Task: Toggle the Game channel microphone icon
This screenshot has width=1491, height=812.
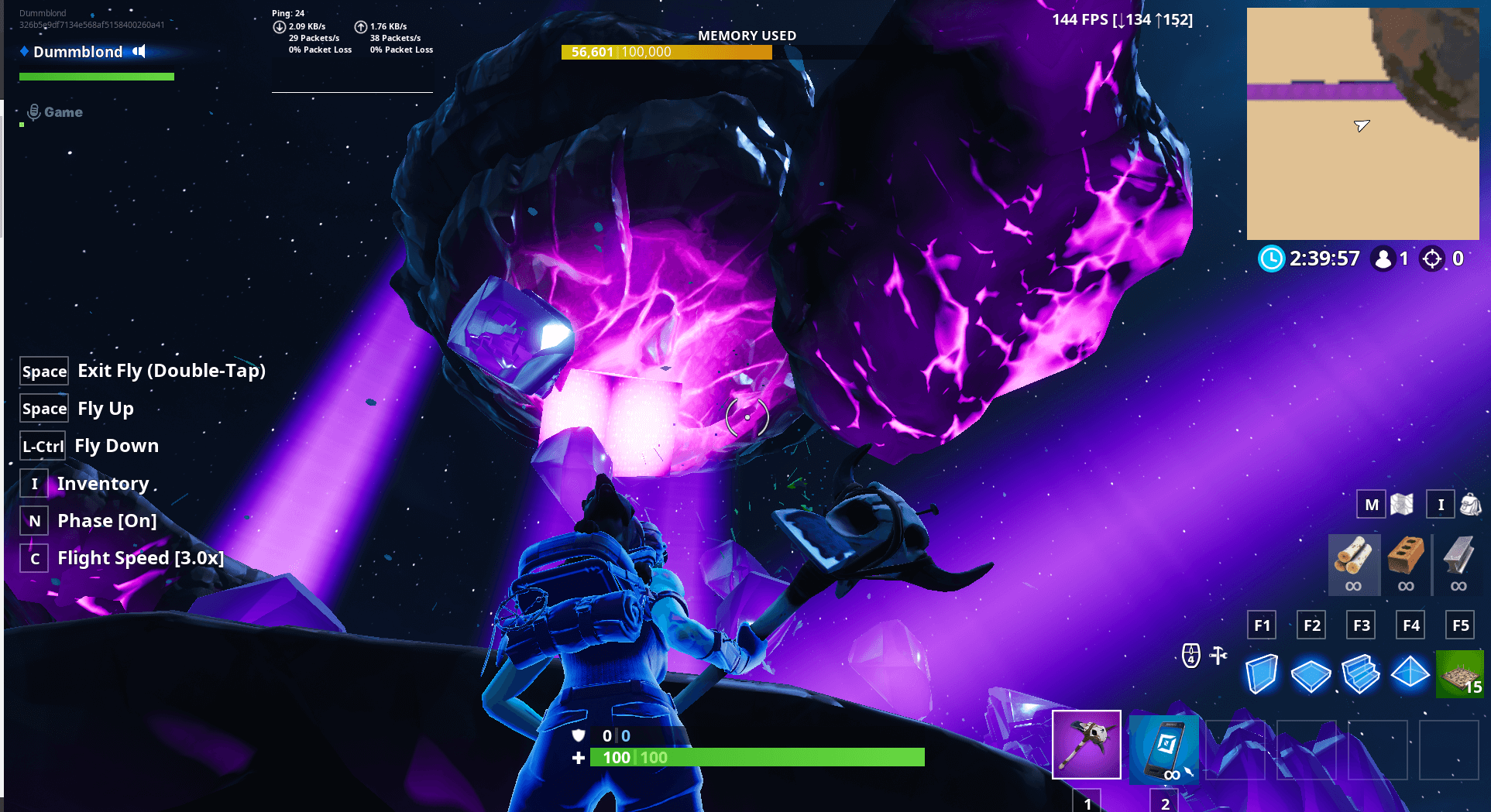Action: [33, 111]
